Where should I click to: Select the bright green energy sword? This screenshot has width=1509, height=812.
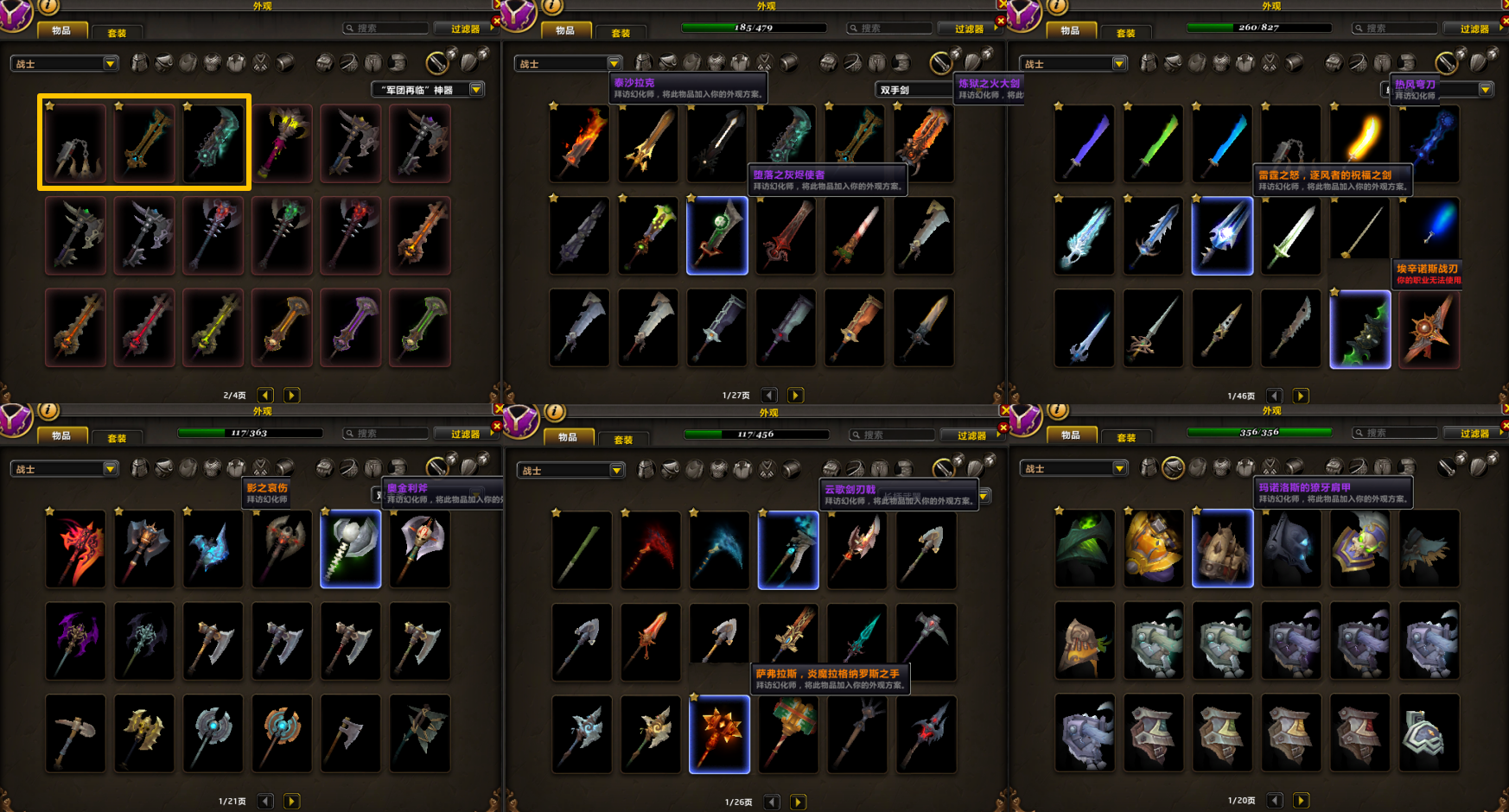(x=1154, y=143)
